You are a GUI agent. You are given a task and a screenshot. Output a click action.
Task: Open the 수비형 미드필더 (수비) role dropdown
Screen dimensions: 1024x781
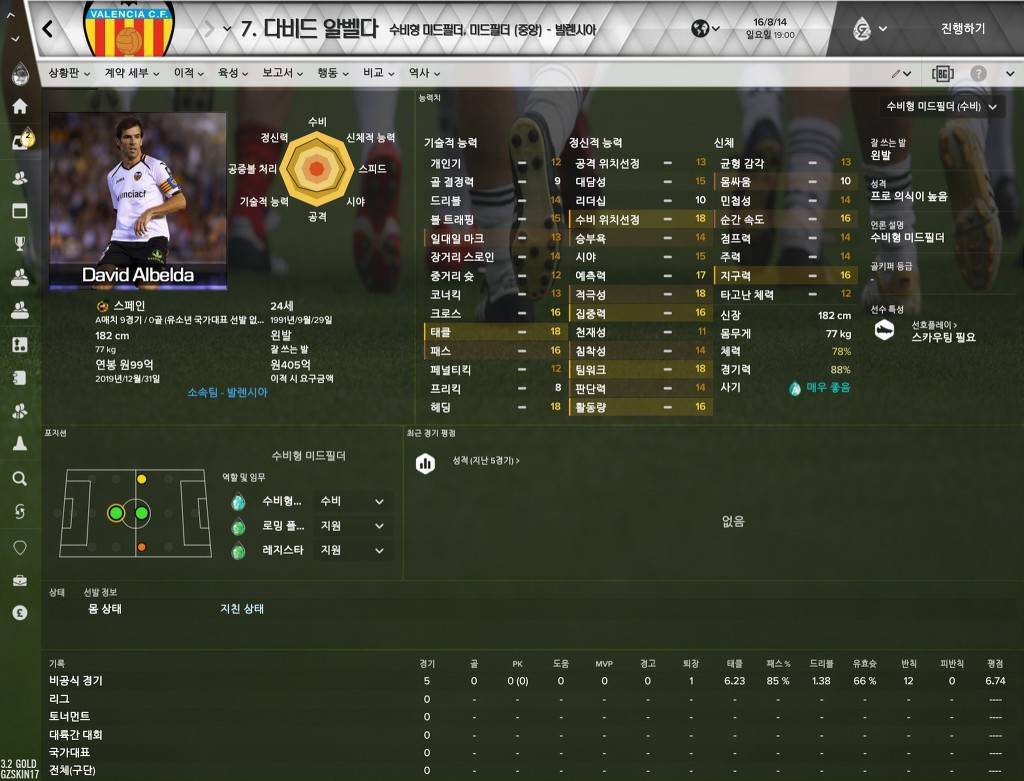[941, 106]
